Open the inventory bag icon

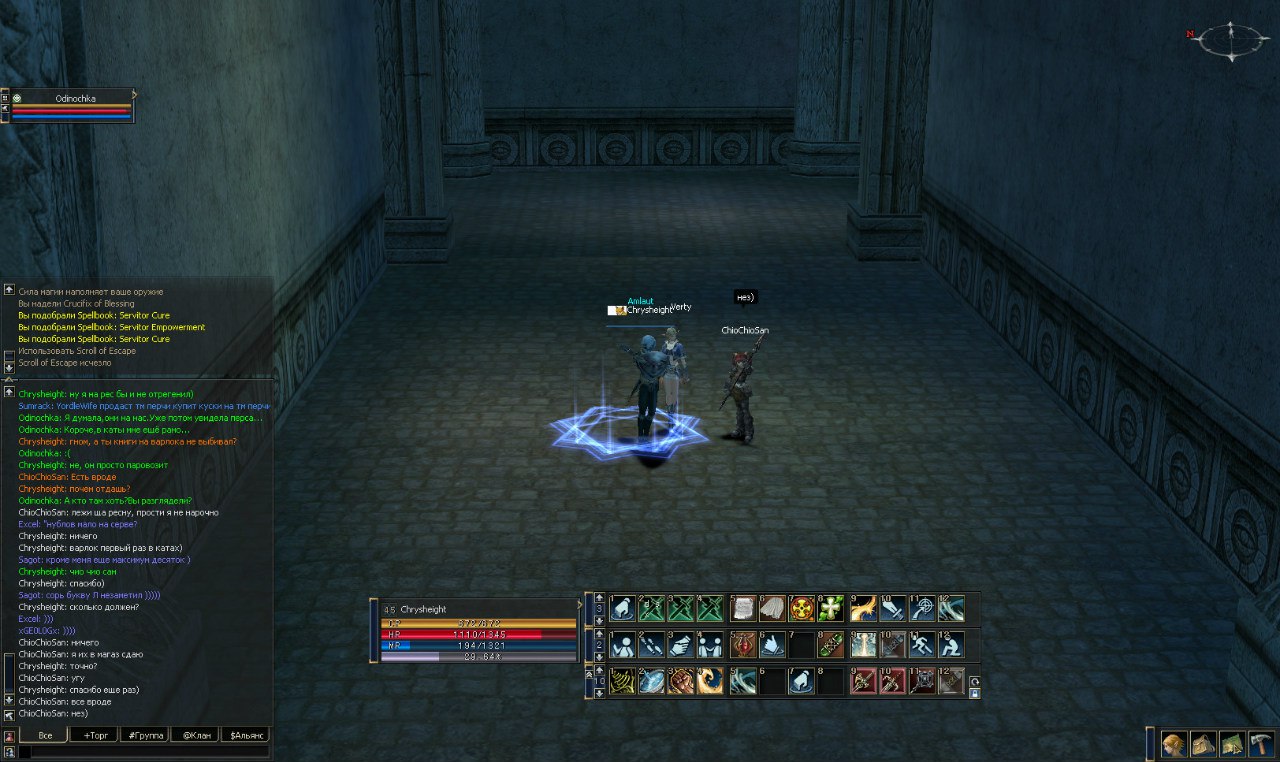[1203, 744]
